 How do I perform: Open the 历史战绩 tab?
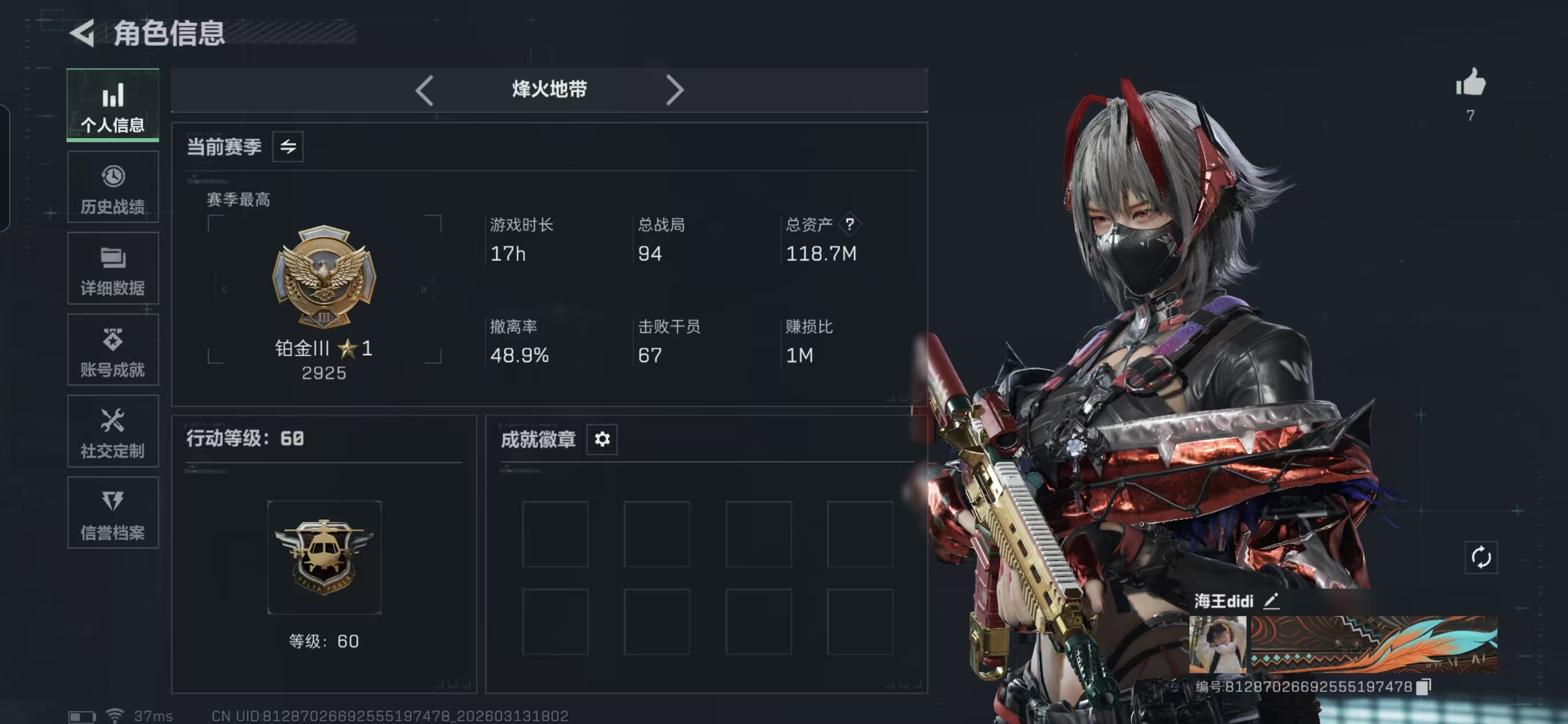(x=112, y=188)
